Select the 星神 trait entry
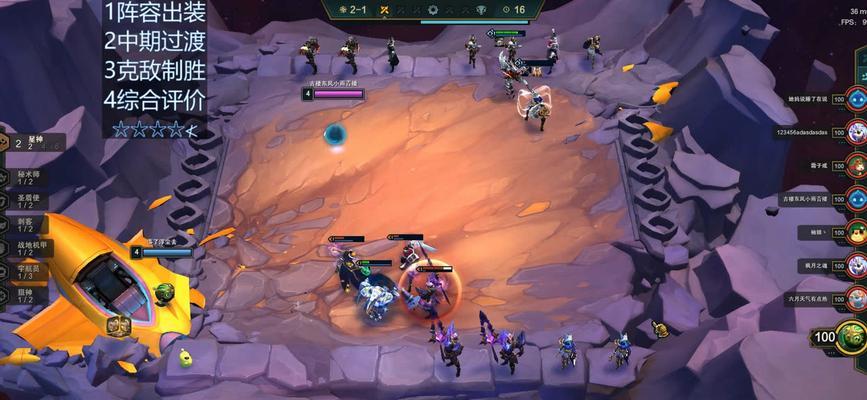Screen dimensions: 867x400 [30, 144]
